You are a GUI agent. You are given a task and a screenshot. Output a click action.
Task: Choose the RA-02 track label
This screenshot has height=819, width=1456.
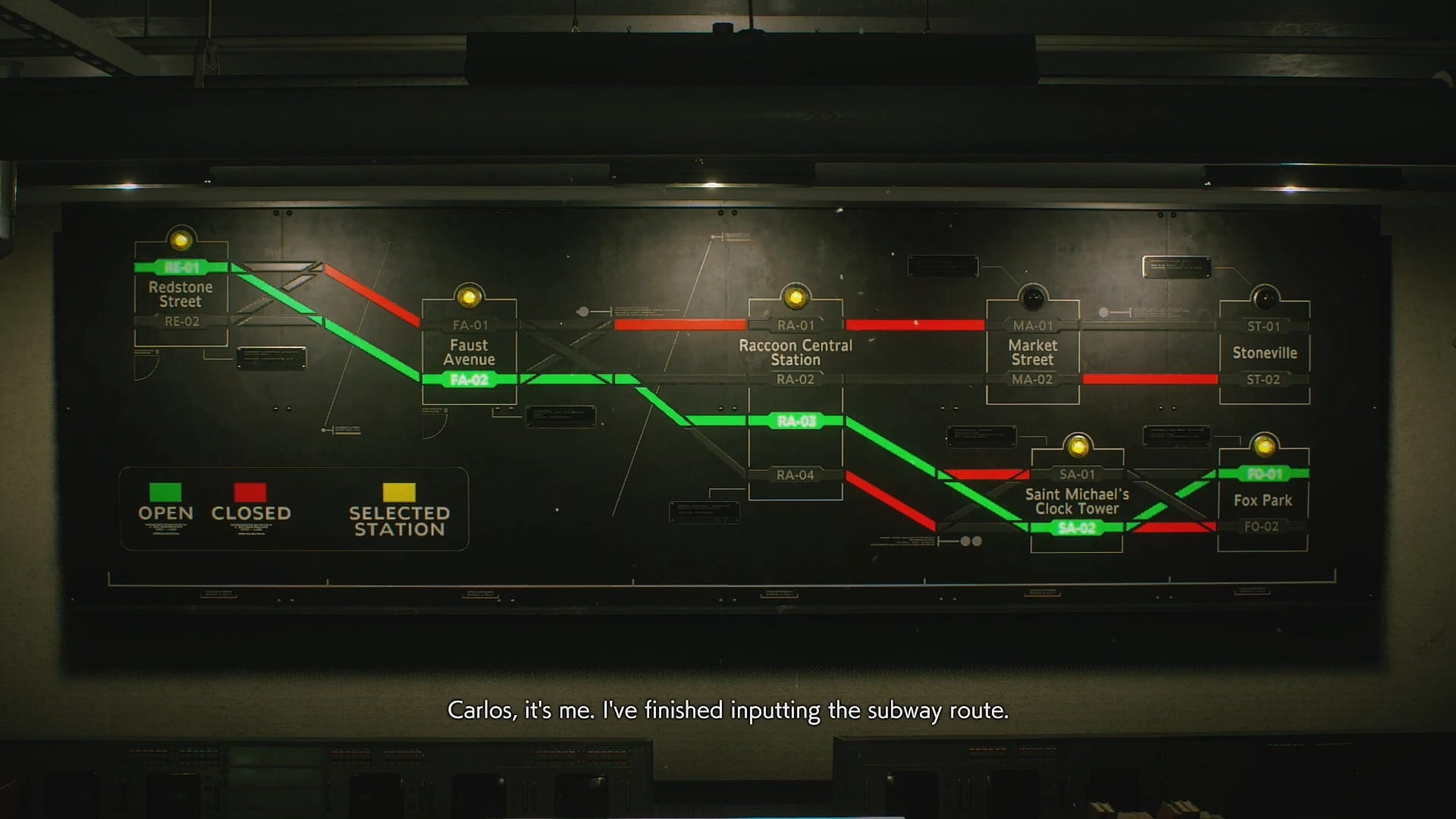click(x=795, y=379)
